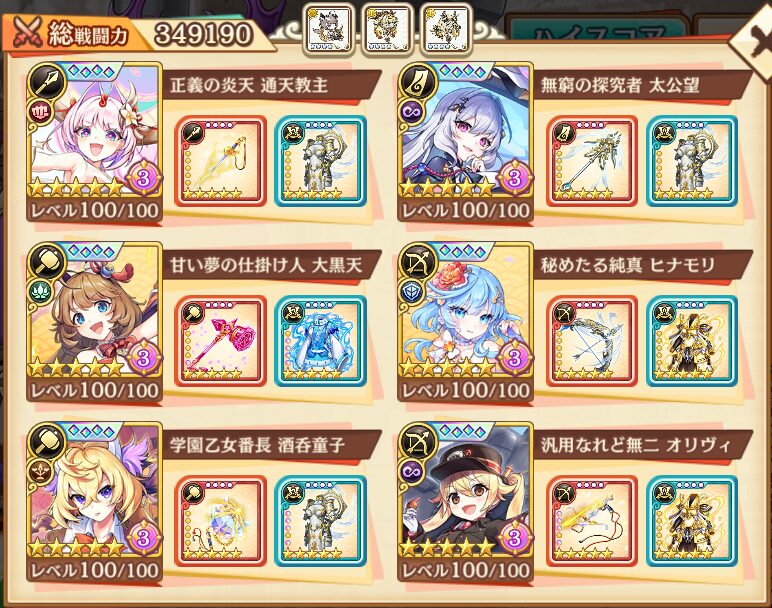Select the 太公望 character portrait
The height and width of the screenshot is (608, 772).
(465, 135)
